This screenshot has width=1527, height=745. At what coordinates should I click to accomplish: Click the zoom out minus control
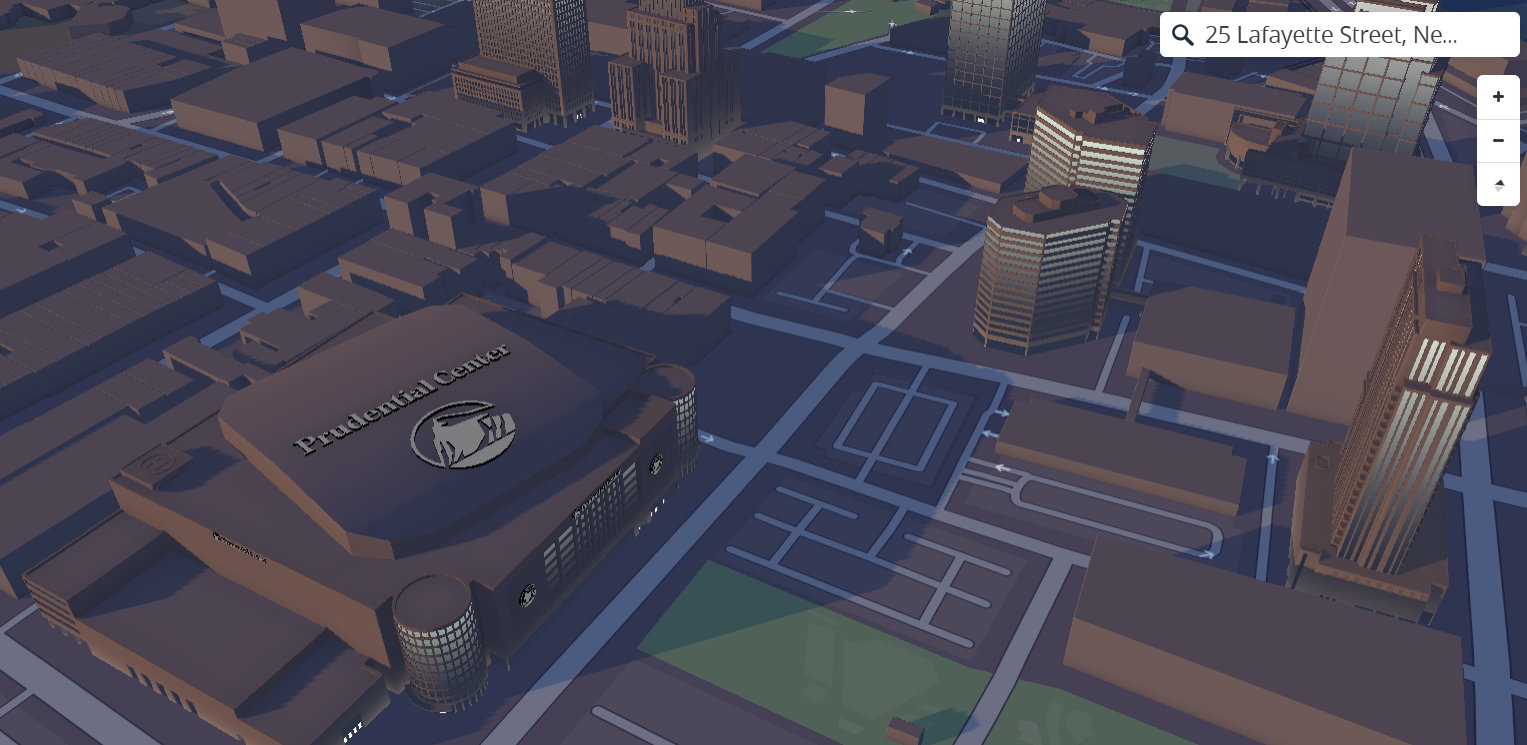pyautogui.click(x=1498, y=140)
